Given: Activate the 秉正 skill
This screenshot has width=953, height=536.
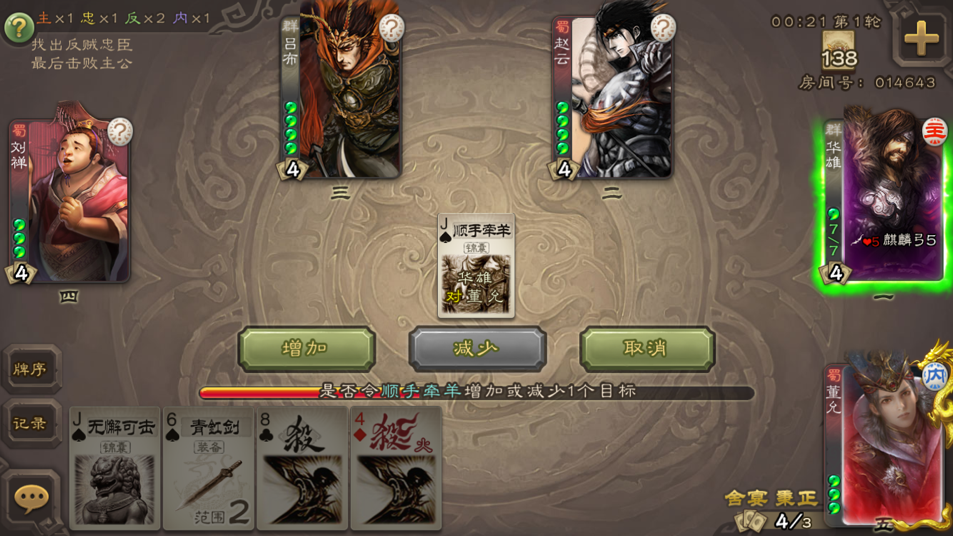Looking at the screenshot, I should click(x=796, y=498).
